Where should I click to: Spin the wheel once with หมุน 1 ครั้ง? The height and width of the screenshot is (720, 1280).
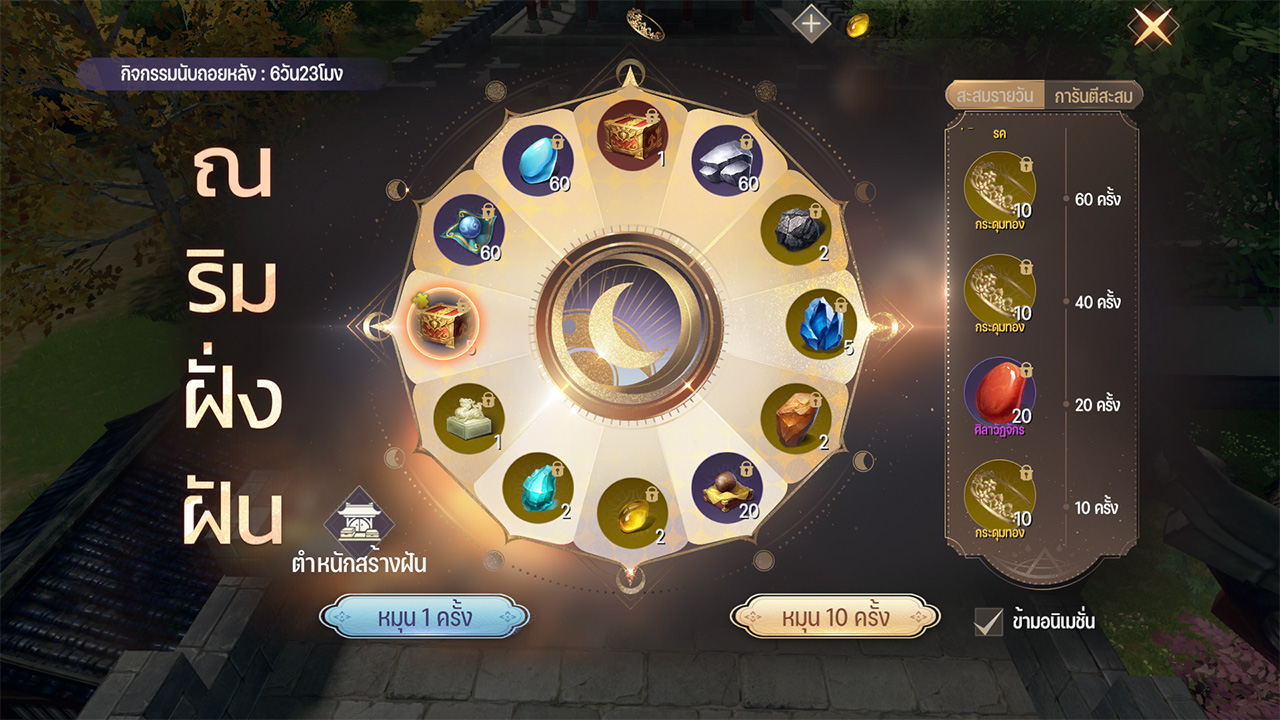[424, 617]
